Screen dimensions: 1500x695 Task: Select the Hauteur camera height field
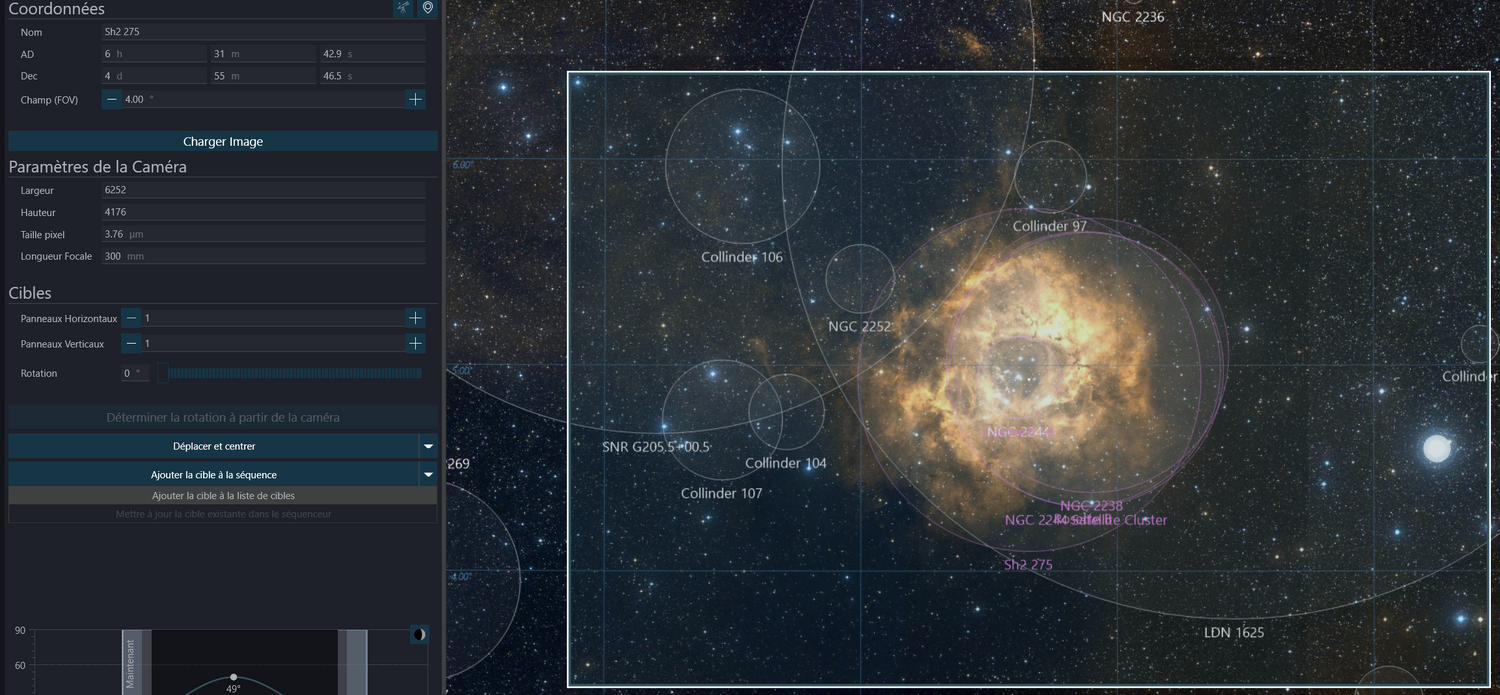click(263, 212)
